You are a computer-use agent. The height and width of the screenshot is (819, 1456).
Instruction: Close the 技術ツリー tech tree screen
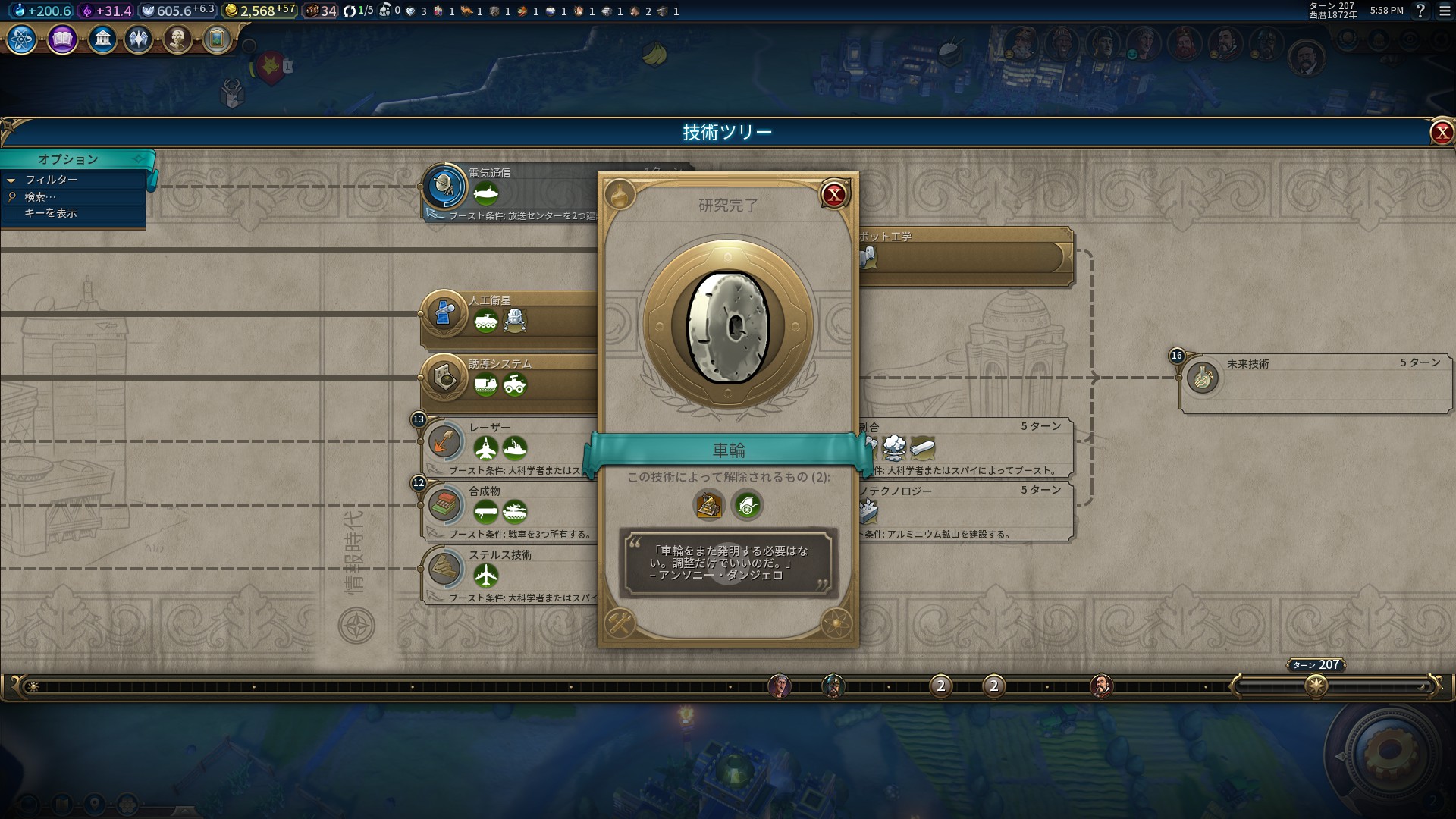pyautogui.click(x=1441, y=133)
